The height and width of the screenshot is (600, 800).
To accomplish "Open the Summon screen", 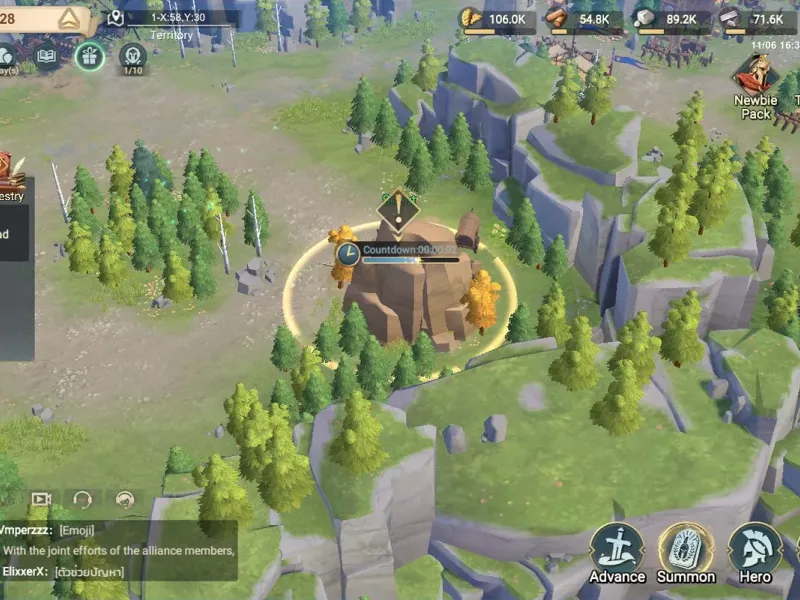I will click(x=686, y=551).
